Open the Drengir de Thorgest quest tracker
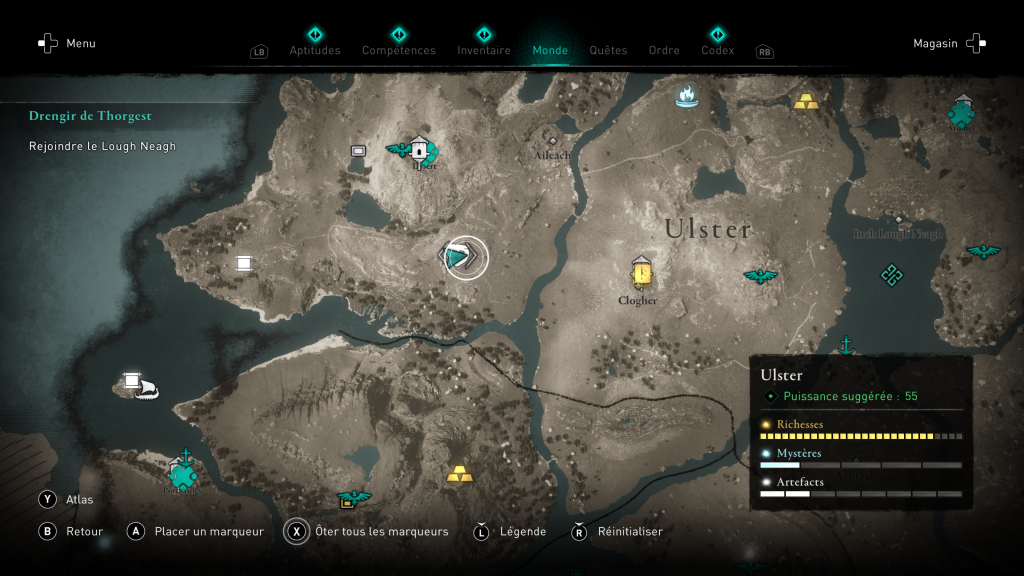 click(90, 116)
